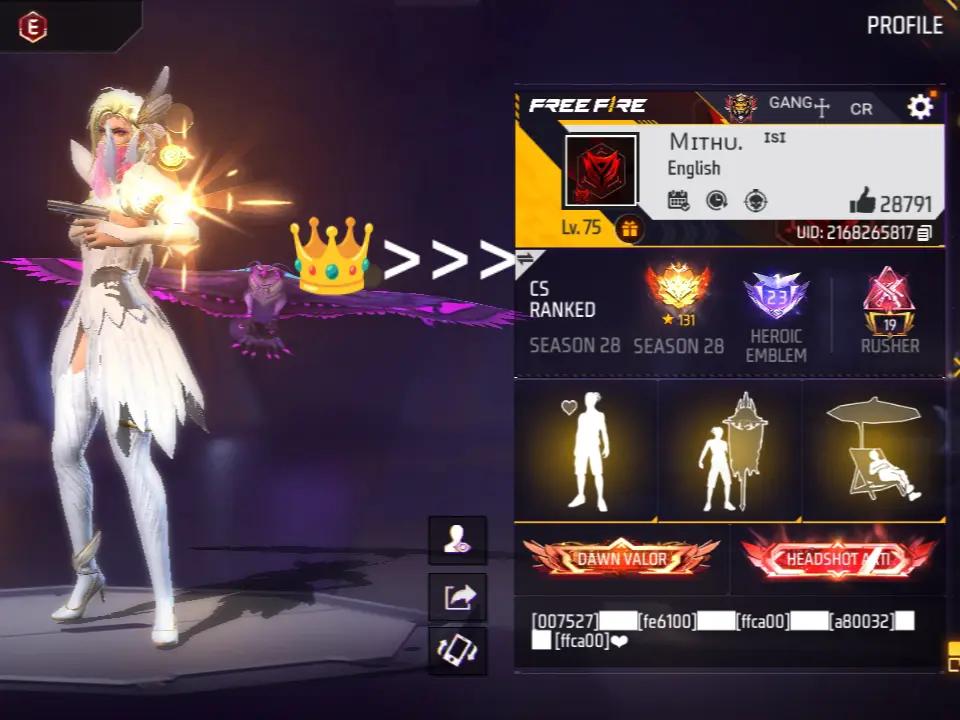Click the red player avatar picture
This screenshot has height=720, width=960.
click(600, 171)
